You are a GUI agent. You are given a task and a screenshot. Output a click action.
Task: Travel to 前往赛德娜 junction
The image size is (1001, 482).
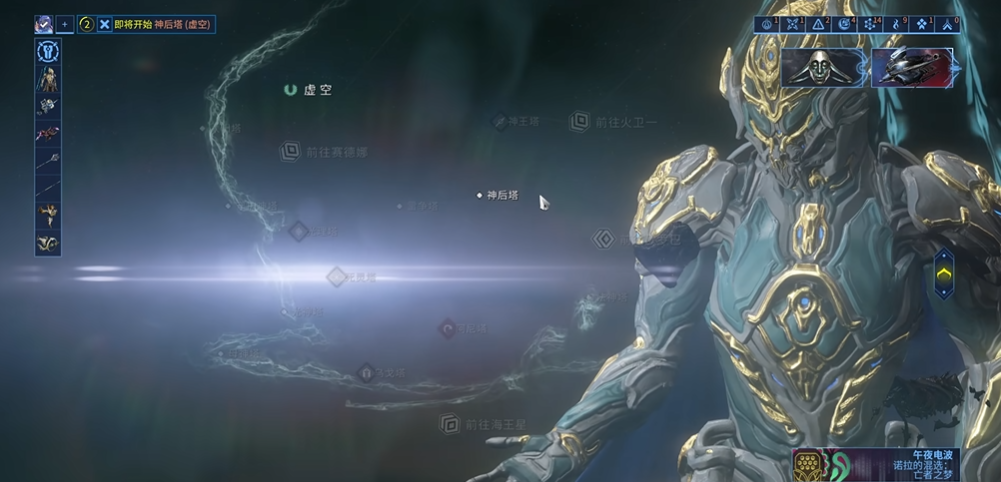coord(290,152)
